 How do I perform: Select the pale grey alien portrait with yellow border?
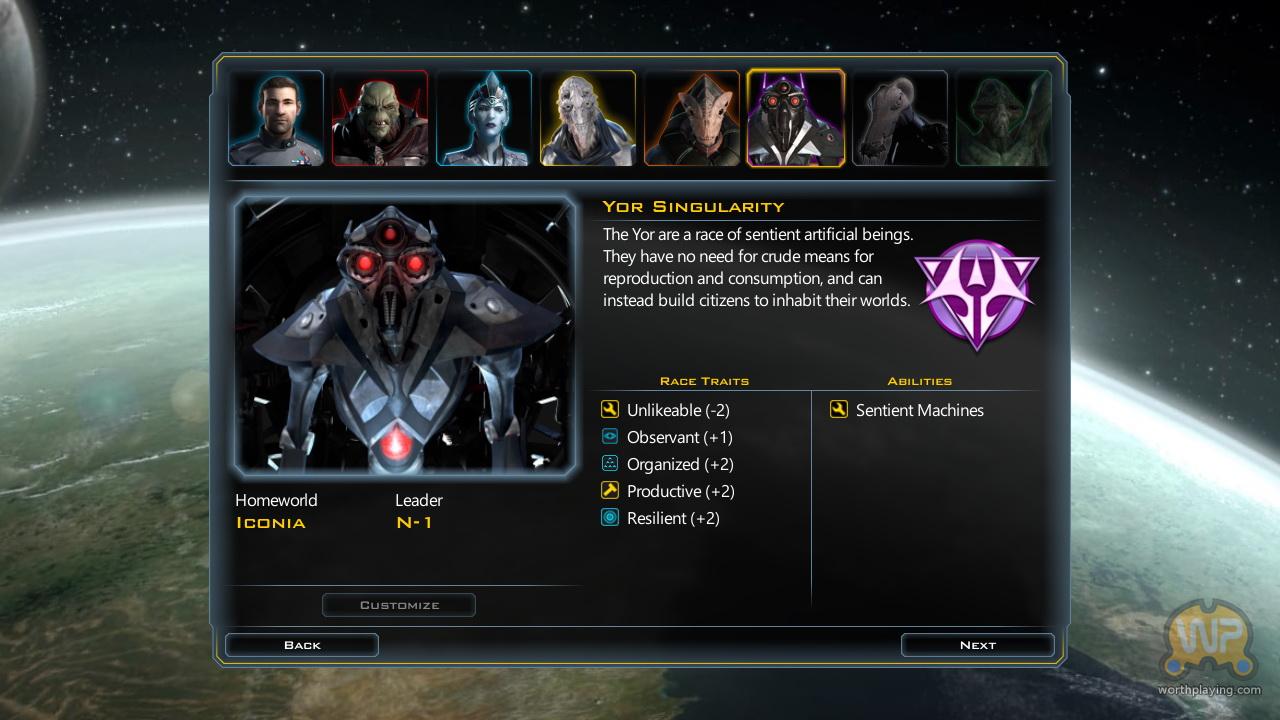point(588,118)
